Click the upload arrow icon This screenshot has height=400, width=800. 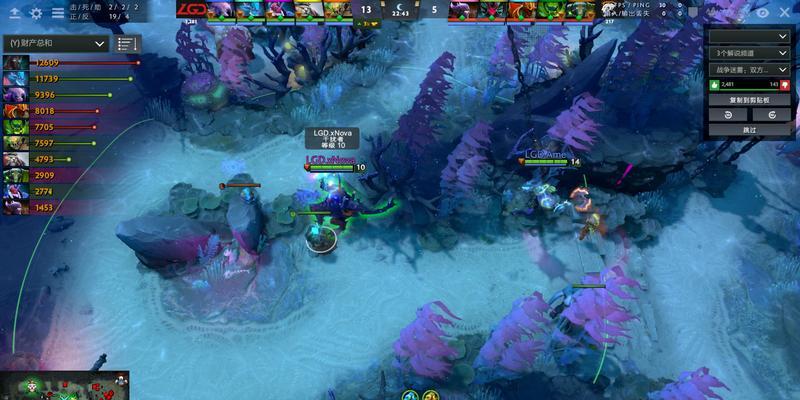[14, 13]
